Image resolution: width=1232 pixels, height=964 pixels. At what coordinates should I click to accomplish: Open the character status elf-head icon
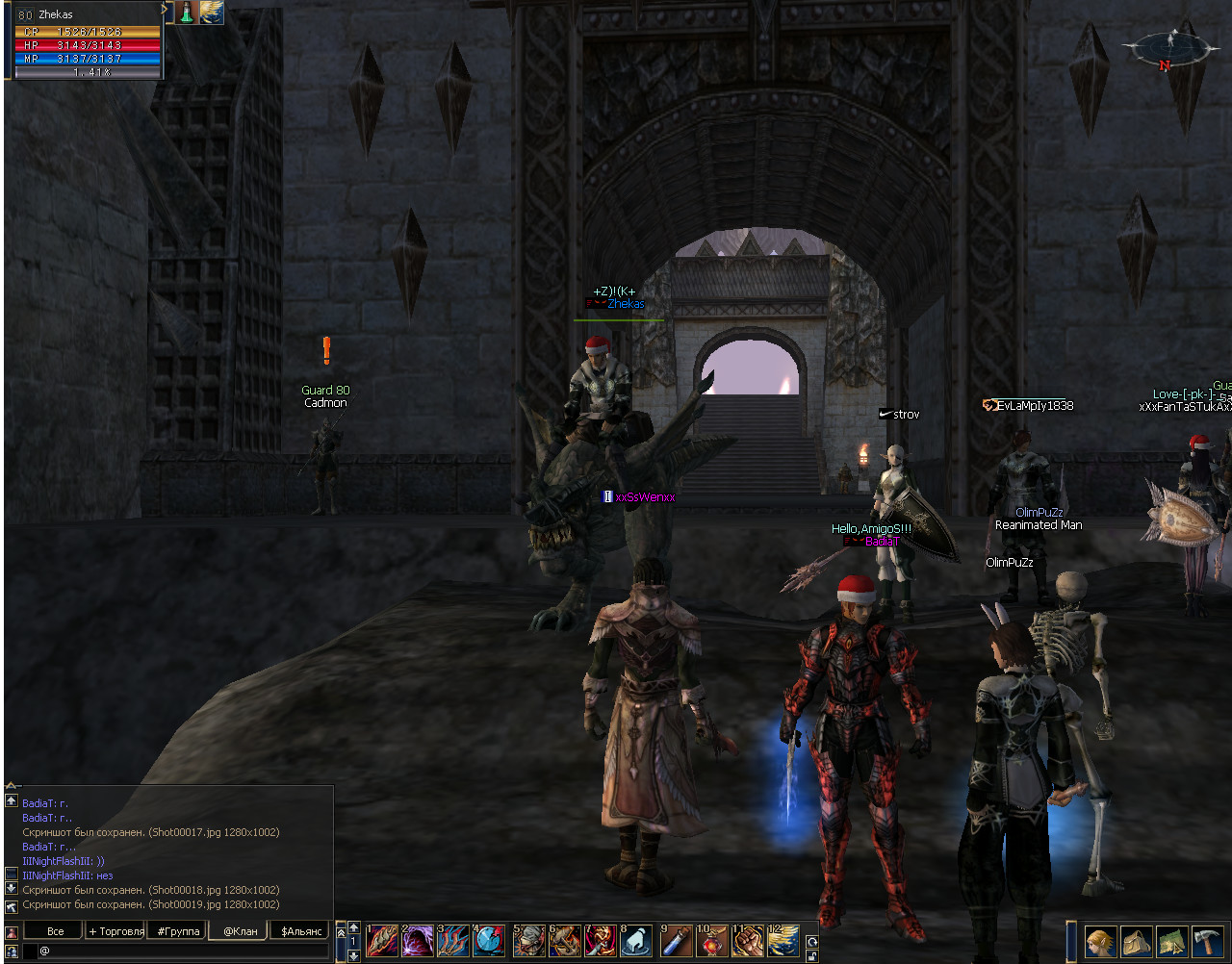click(1100, 941)
